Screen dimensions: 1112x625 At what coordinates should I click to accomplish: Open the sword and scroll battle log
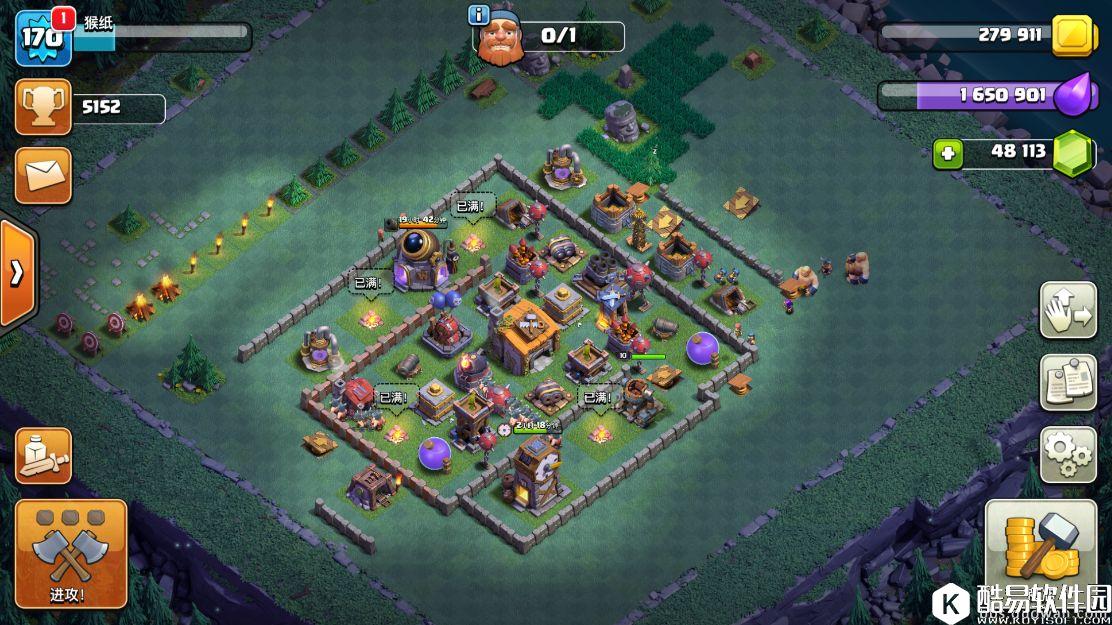point(43,456)
